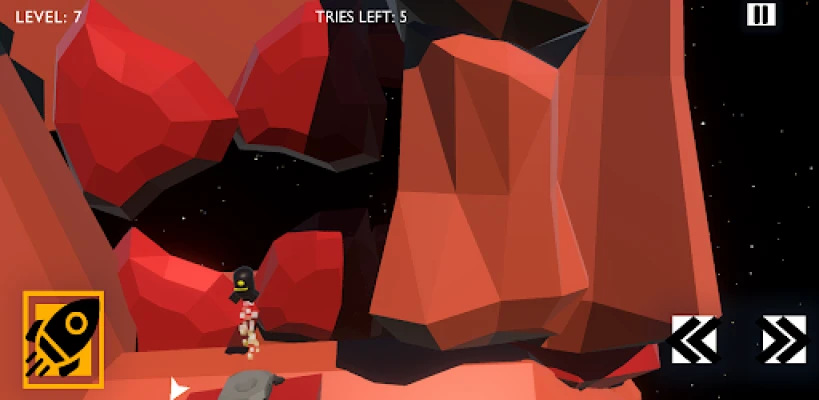Fire the rocket thrust button

[63, 339]
